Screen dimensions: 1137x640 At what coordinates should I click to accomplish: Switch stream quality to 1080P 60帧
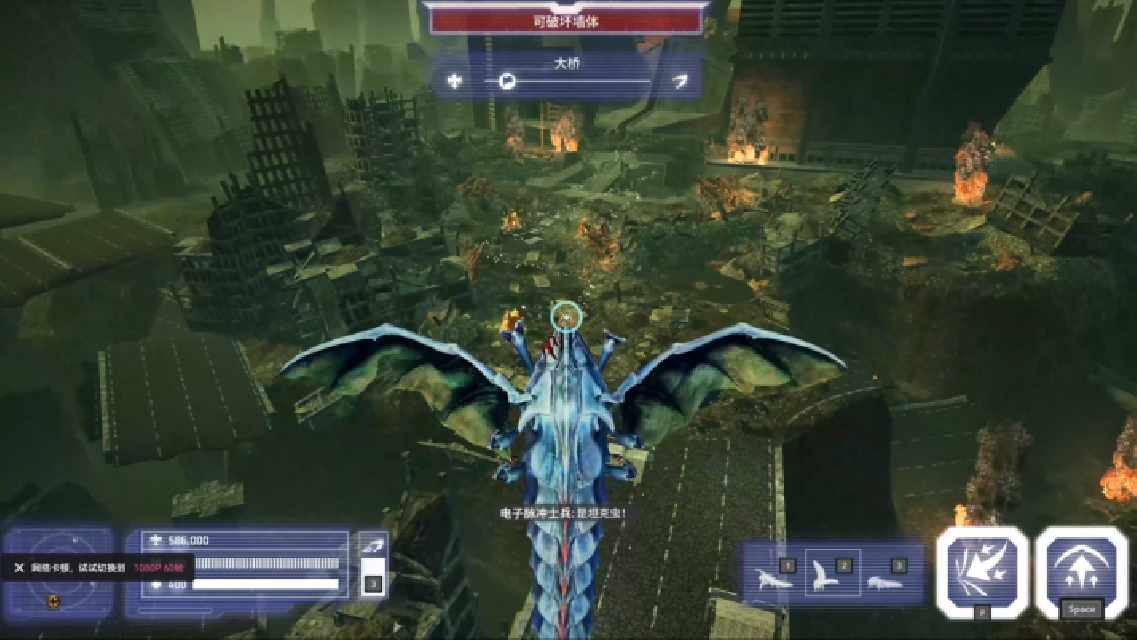(x=160, y=567)
